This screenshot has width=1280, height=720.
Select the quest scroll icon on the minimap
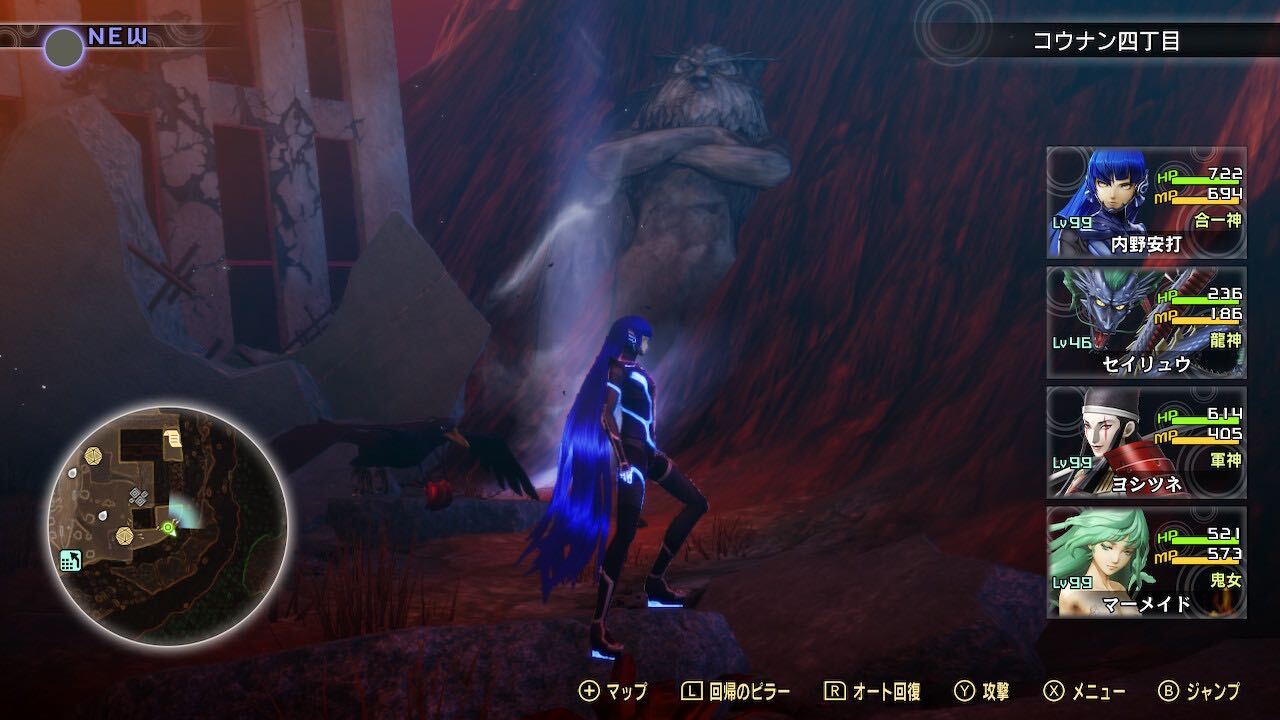(172, 440)
